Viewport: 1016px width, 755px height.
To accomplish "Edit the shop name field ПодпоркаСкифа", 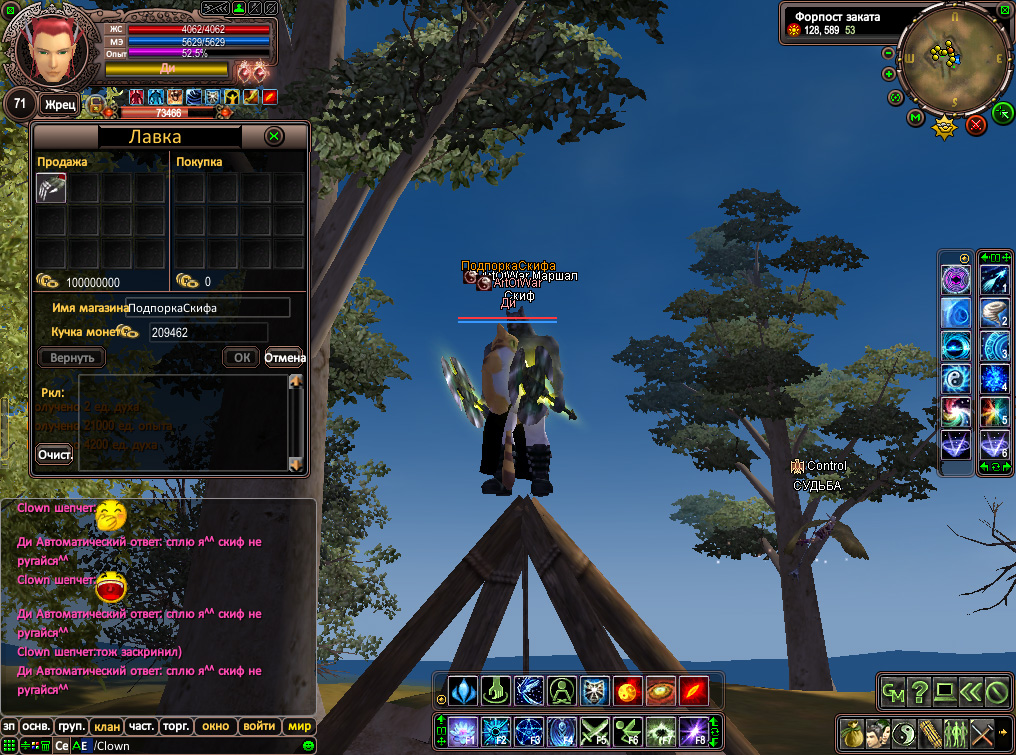I will coord(208,308).
